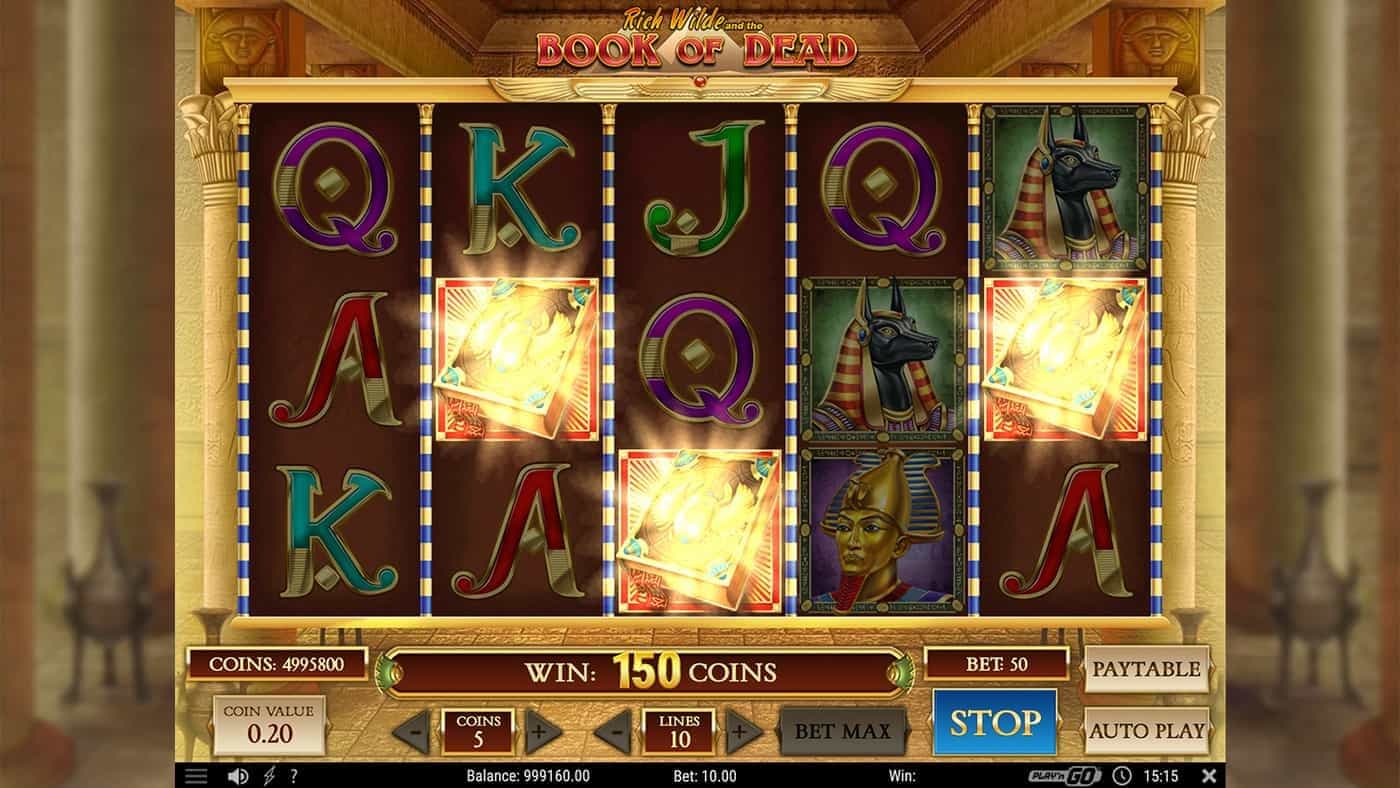Toggle the sound speaker icon

[237, 776]
